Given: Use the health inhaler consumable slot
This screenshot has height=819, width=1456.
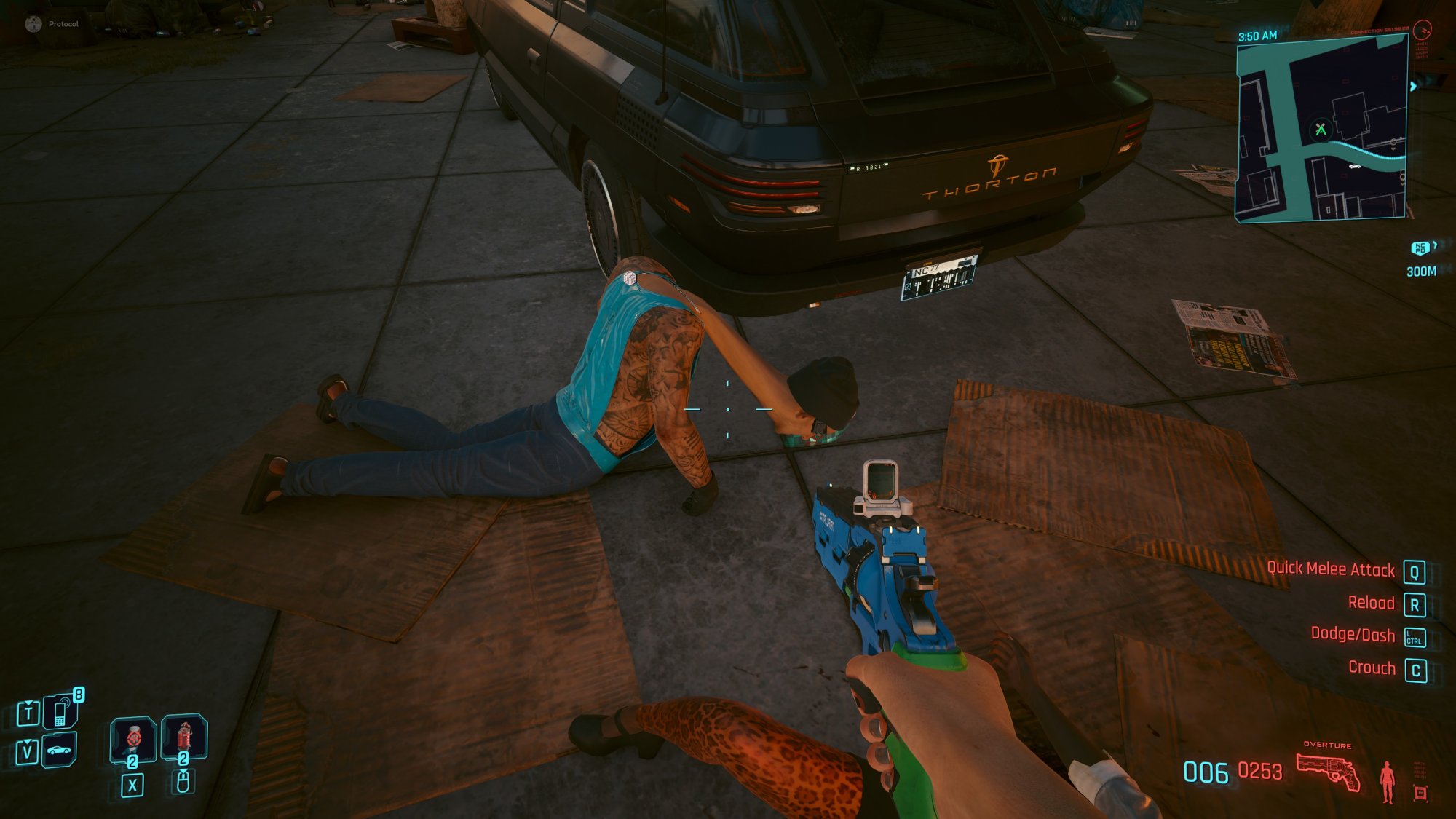Looking at the screenshot, I should (132, 739).
